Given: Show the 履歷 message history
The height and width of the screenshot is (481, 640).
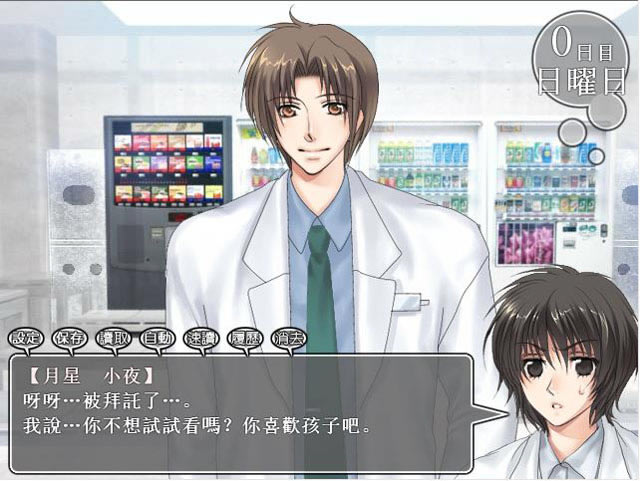Looking at the screenshot, I should click(245, 338).
